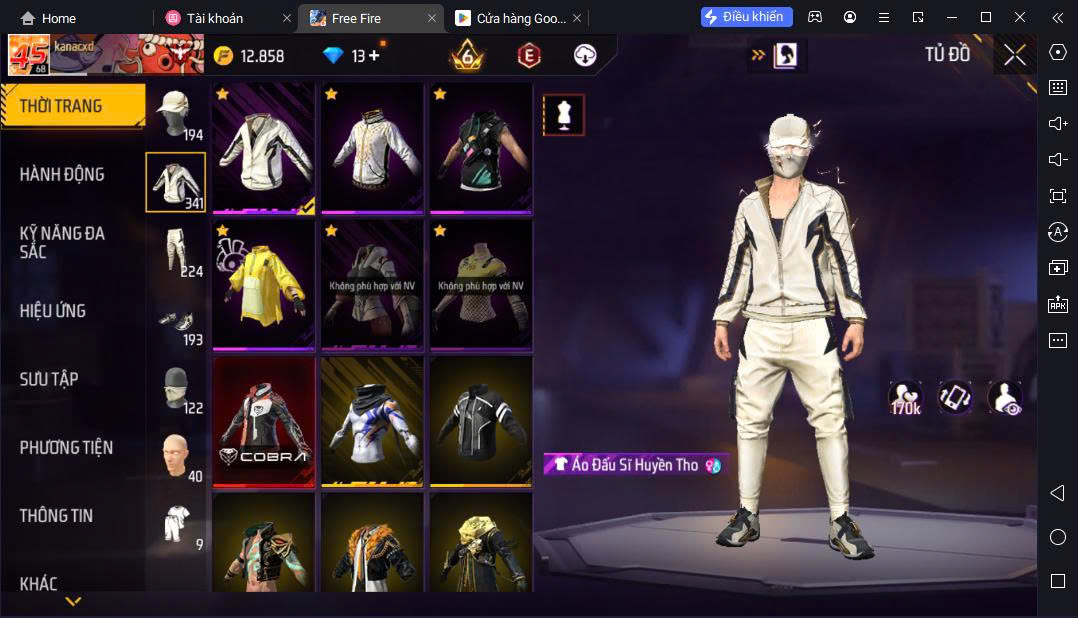Screen dimensions: 1078x618
Task: Switch to the Hành Động tab
Action: click(x=62, y=174)
